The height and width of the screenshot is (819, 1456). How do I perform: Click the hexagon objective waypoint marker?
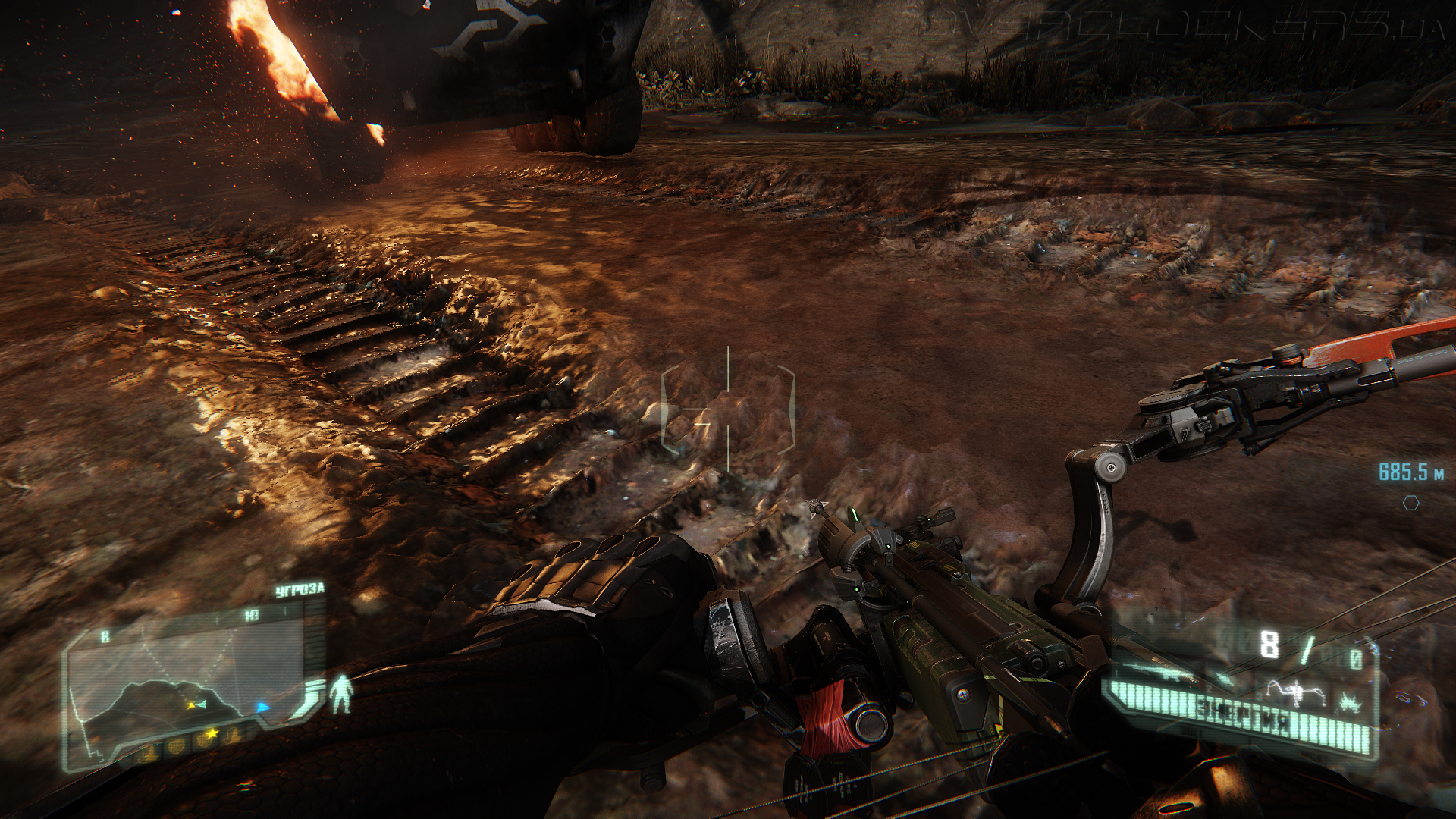tap(1410, 503)
